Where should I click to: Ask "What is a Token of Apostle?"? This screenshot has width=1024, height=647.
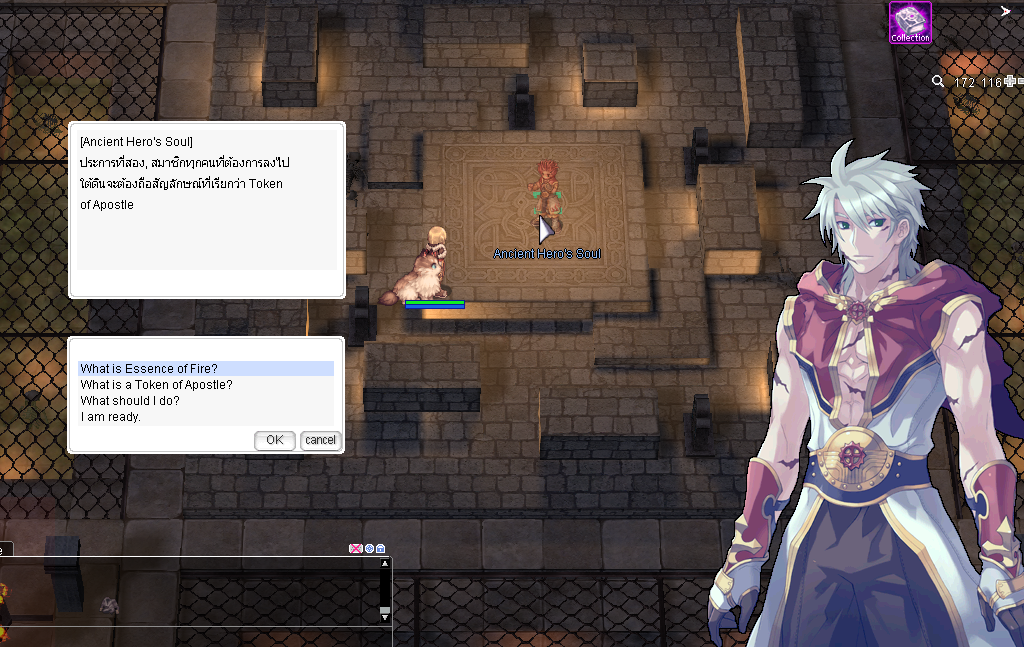[157, 385]
